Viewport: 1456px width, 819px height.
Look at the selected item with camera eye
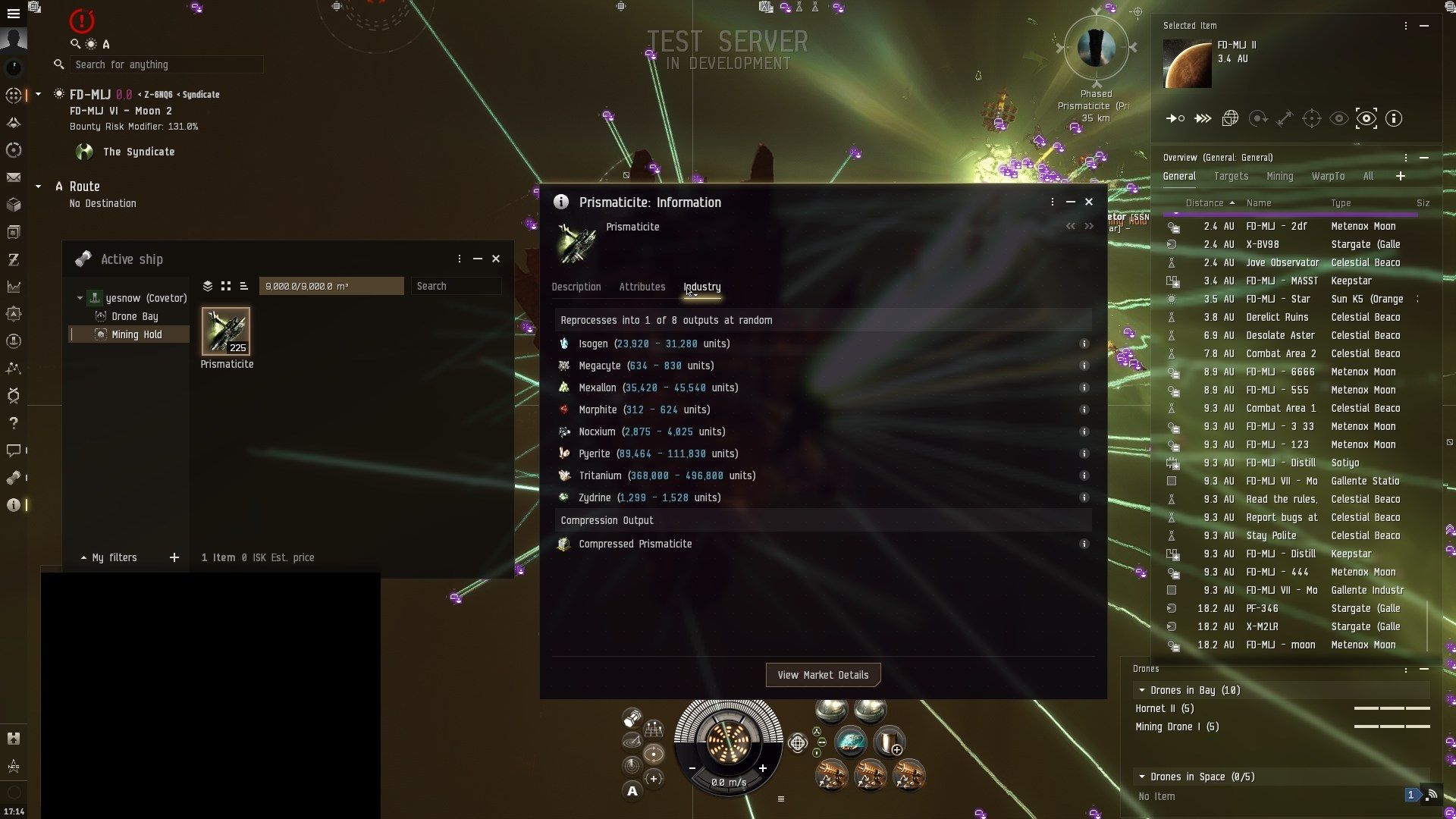pyautogui.click(x=1338, y=119)
